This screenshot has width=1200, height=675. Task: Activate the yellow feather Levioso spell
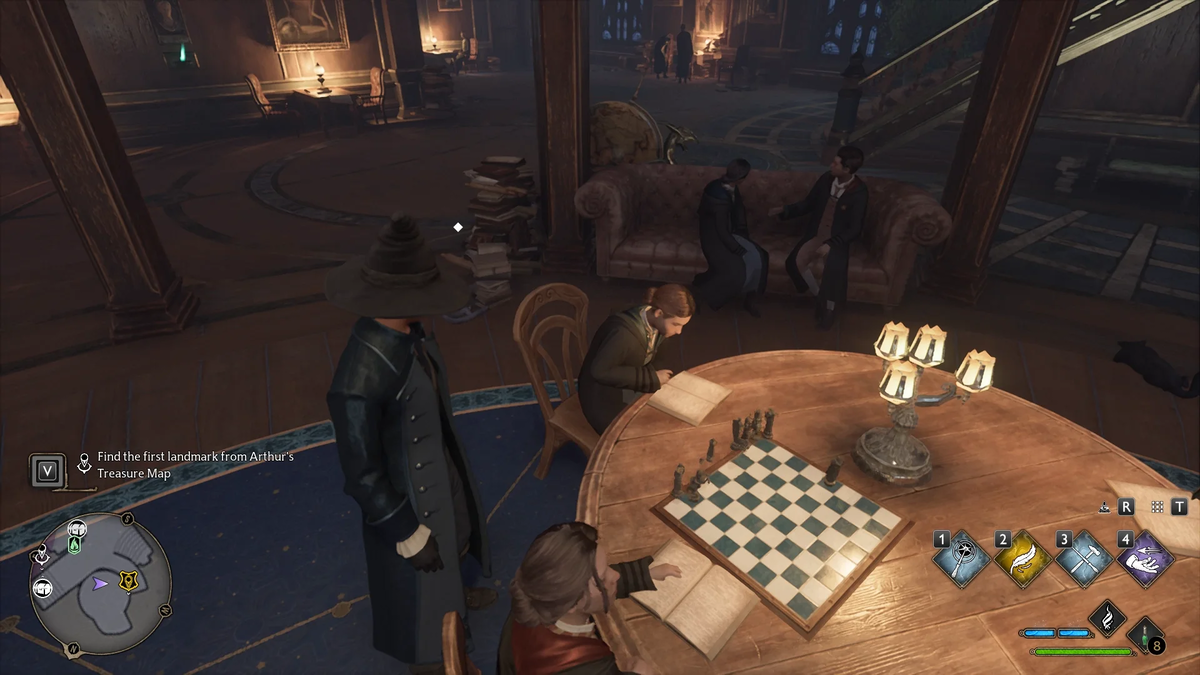[1024, 559]
